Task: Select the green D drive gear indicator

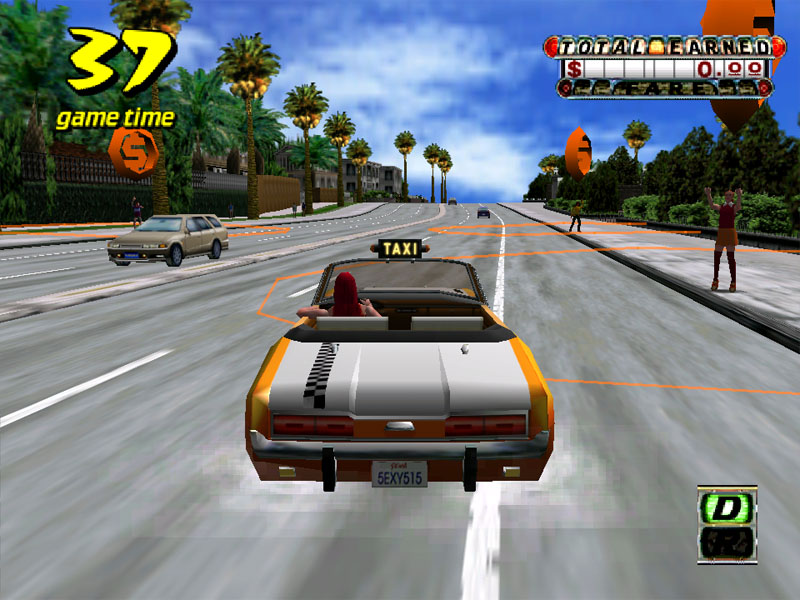Action: [x=727, y=508]
